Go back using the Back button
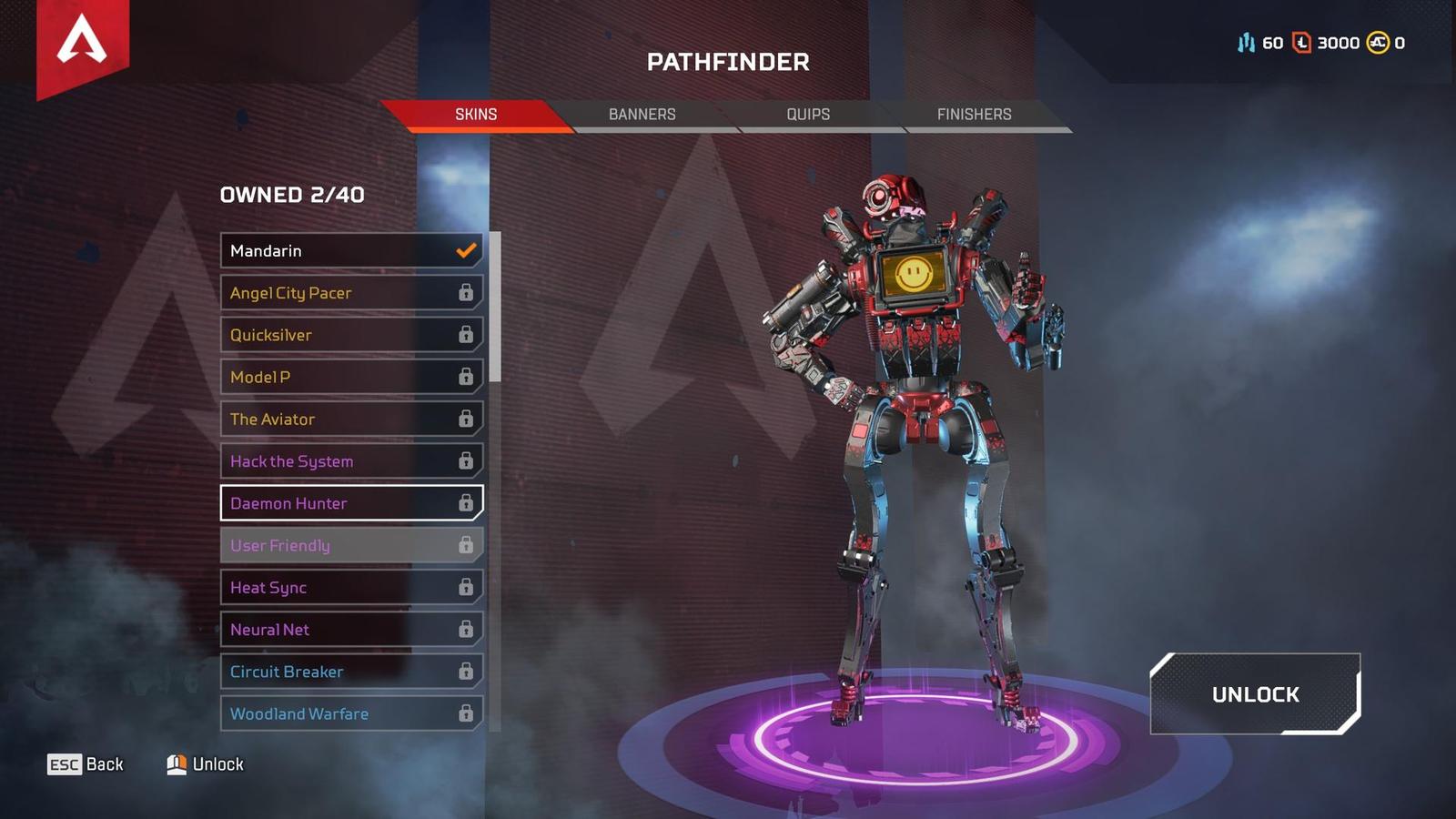This screenshot has height=819, width=1456. [86, 764]
